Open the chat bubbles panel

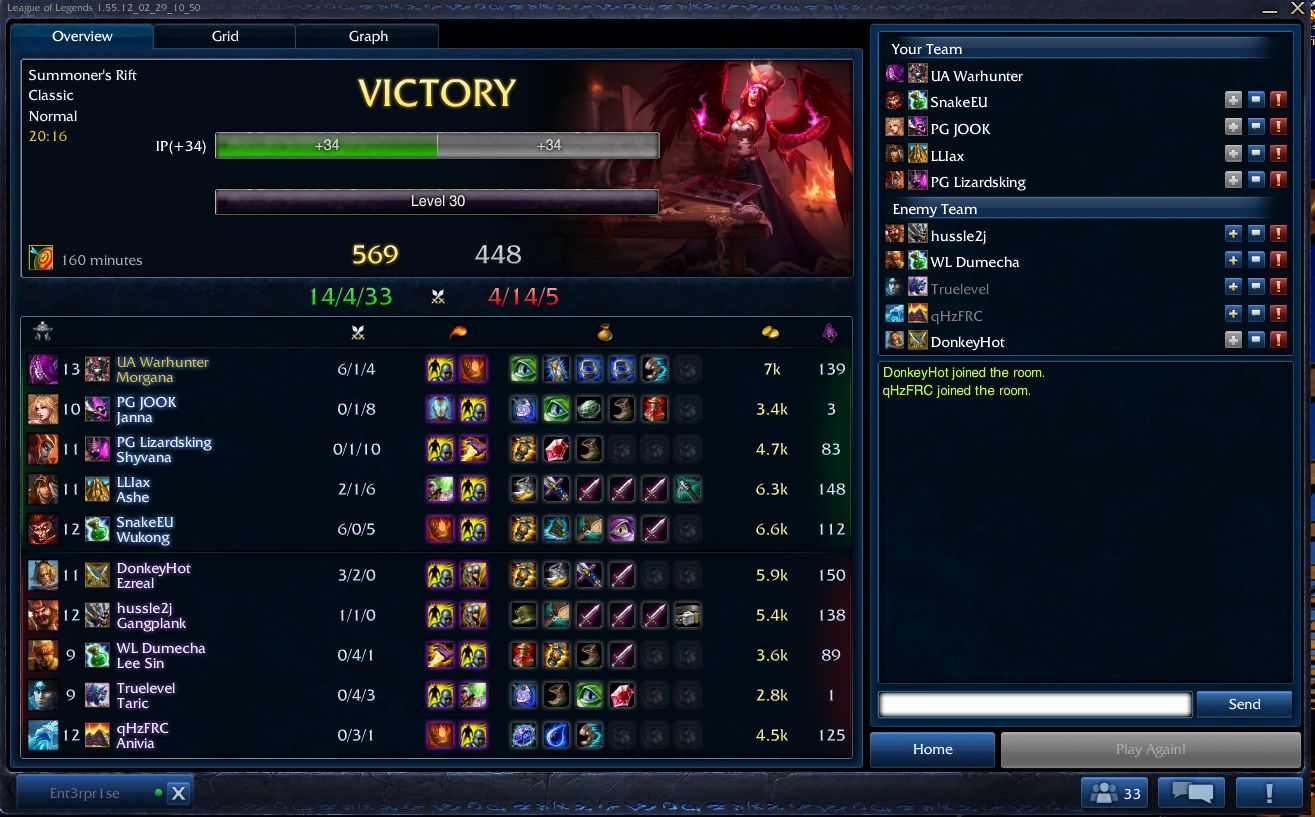1191,793
